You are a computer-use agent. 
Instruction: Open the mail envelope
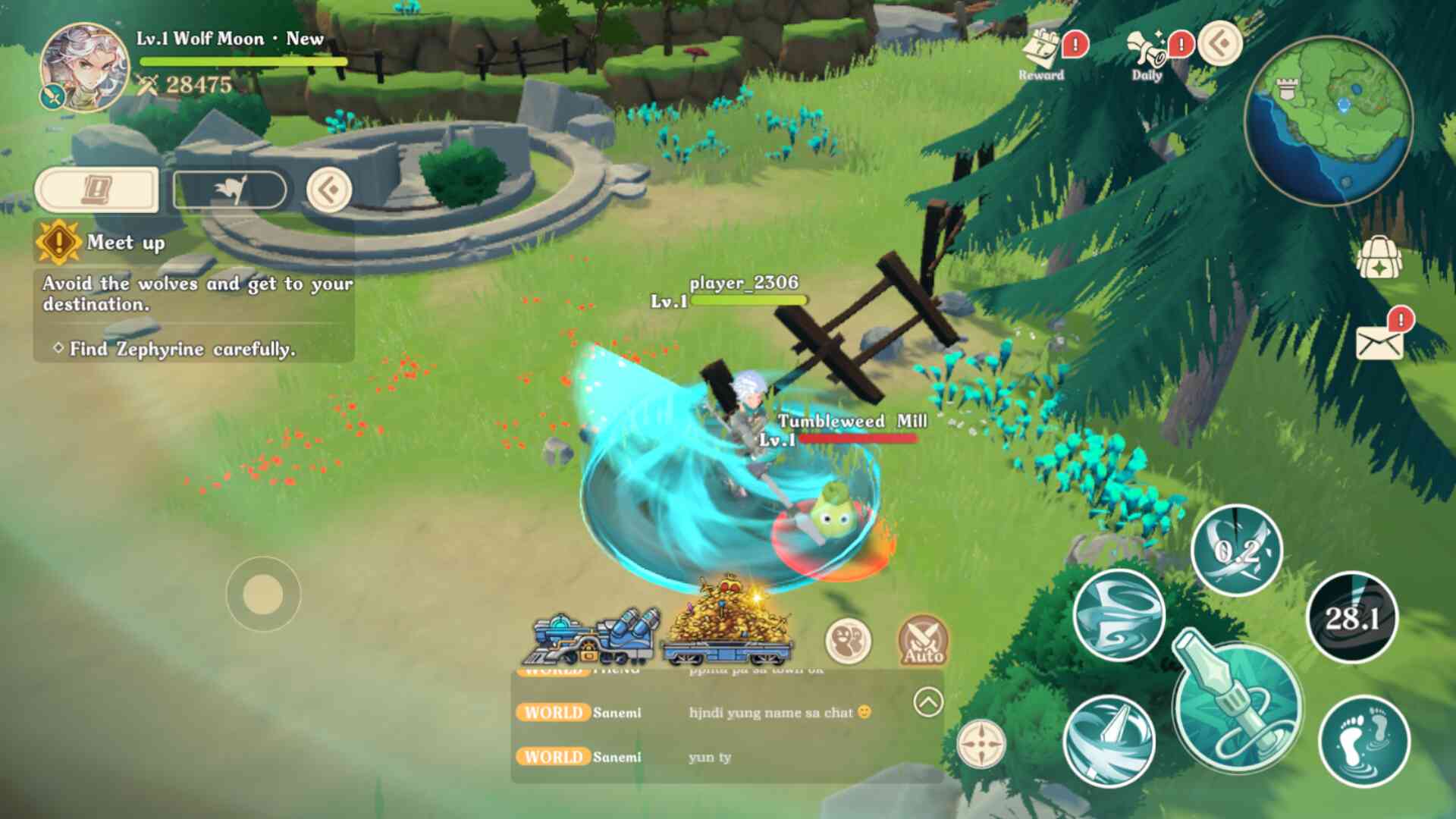click(x=1379, y=344)
